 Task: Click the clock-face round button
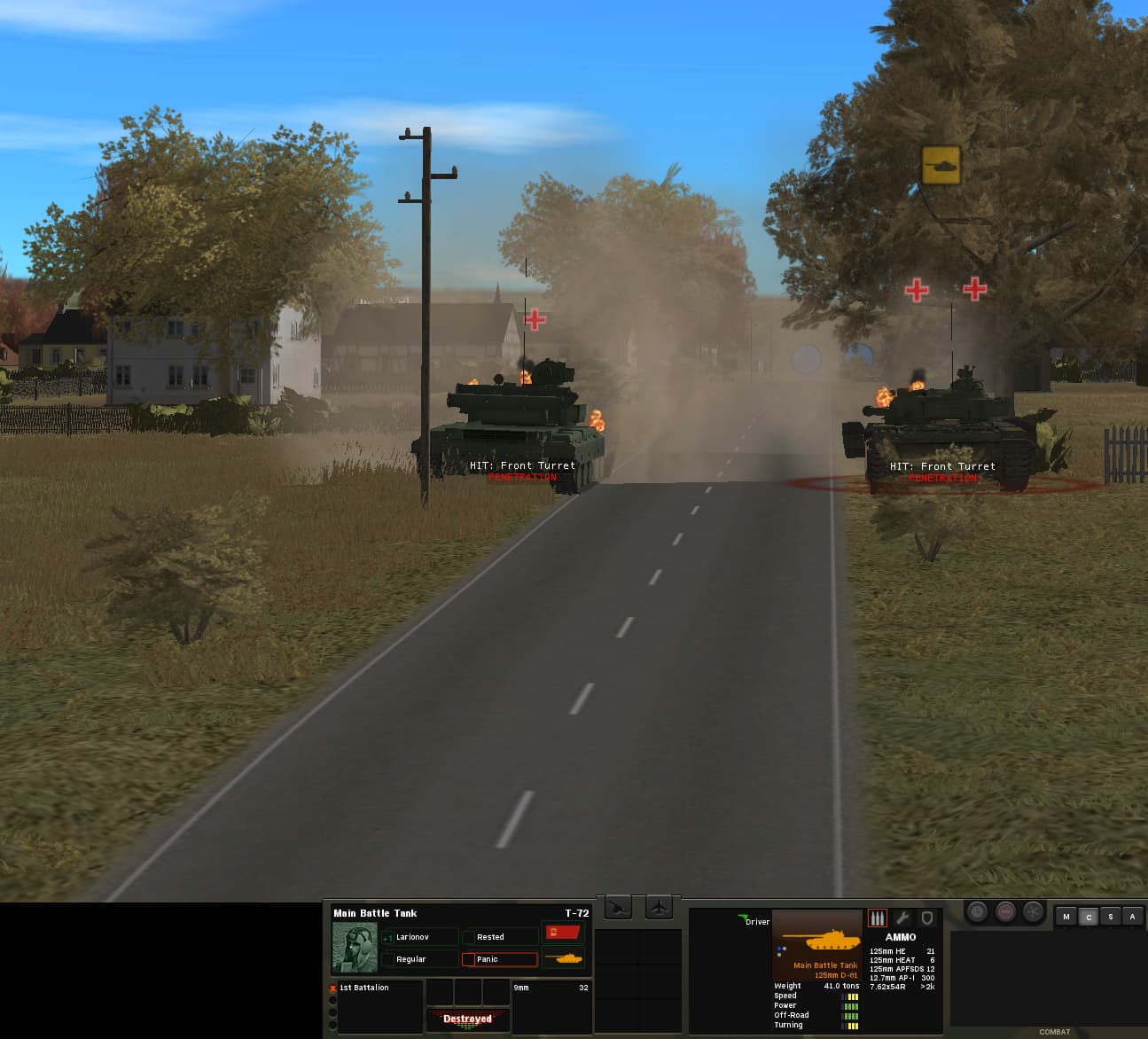click(x=977, y=911)
